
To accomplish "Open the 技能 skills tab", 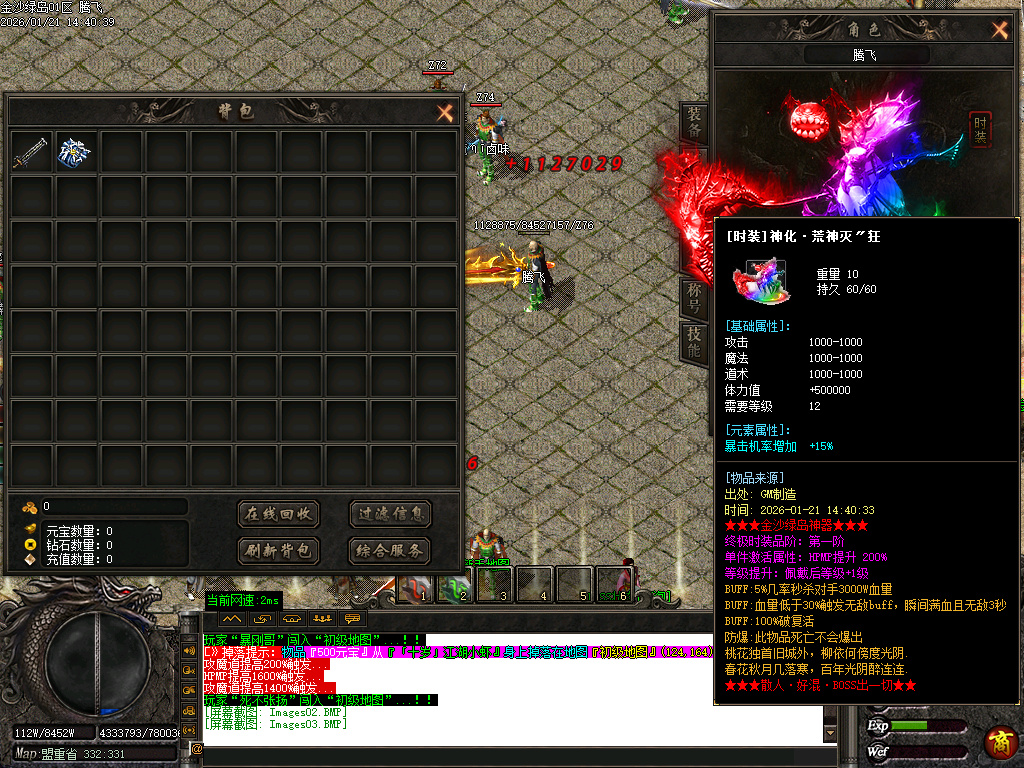I will (x=694, y=343).
